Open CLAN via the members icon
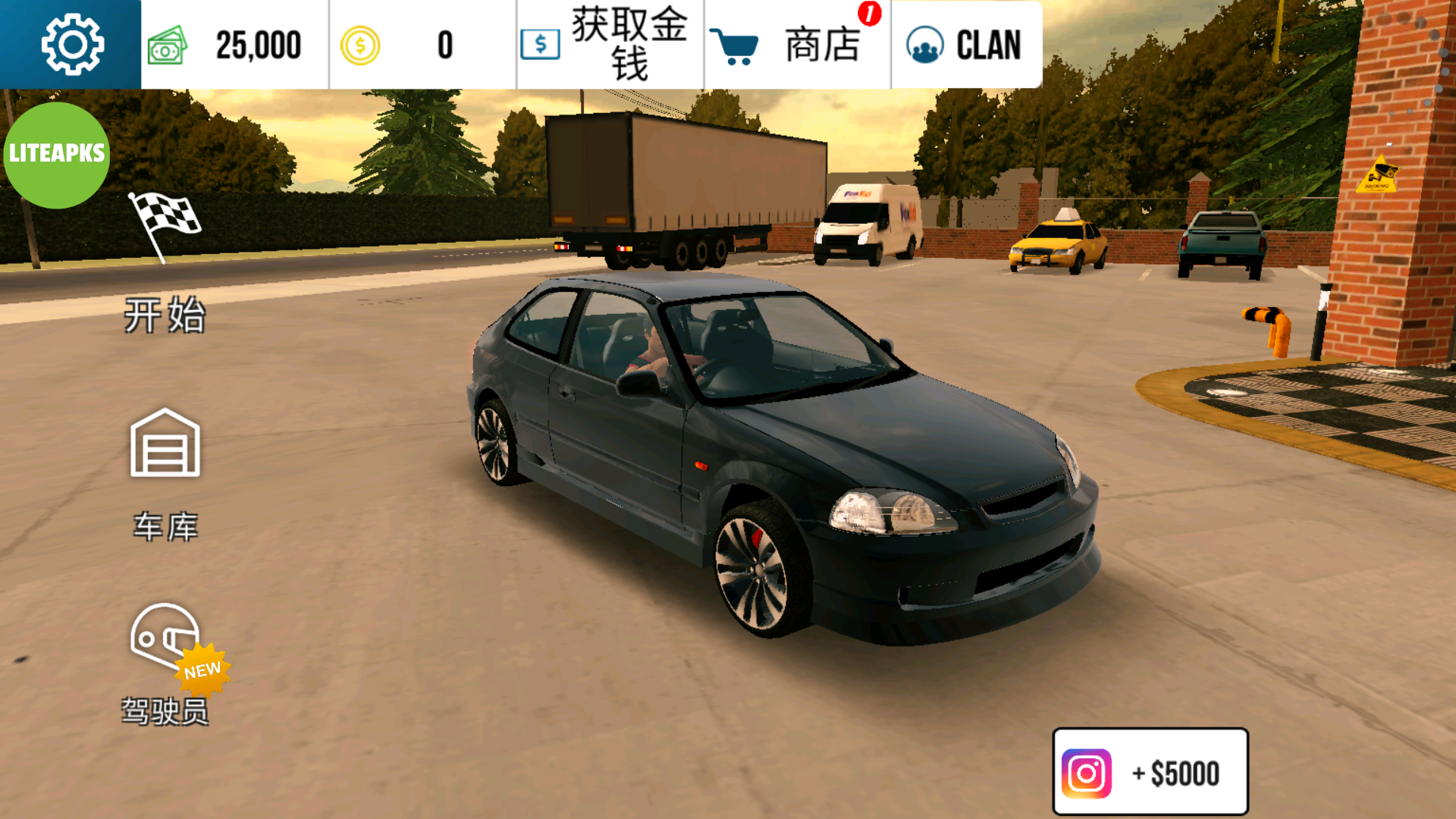The height and width of the screenshot is (819, 1456). tap(924, 45)
